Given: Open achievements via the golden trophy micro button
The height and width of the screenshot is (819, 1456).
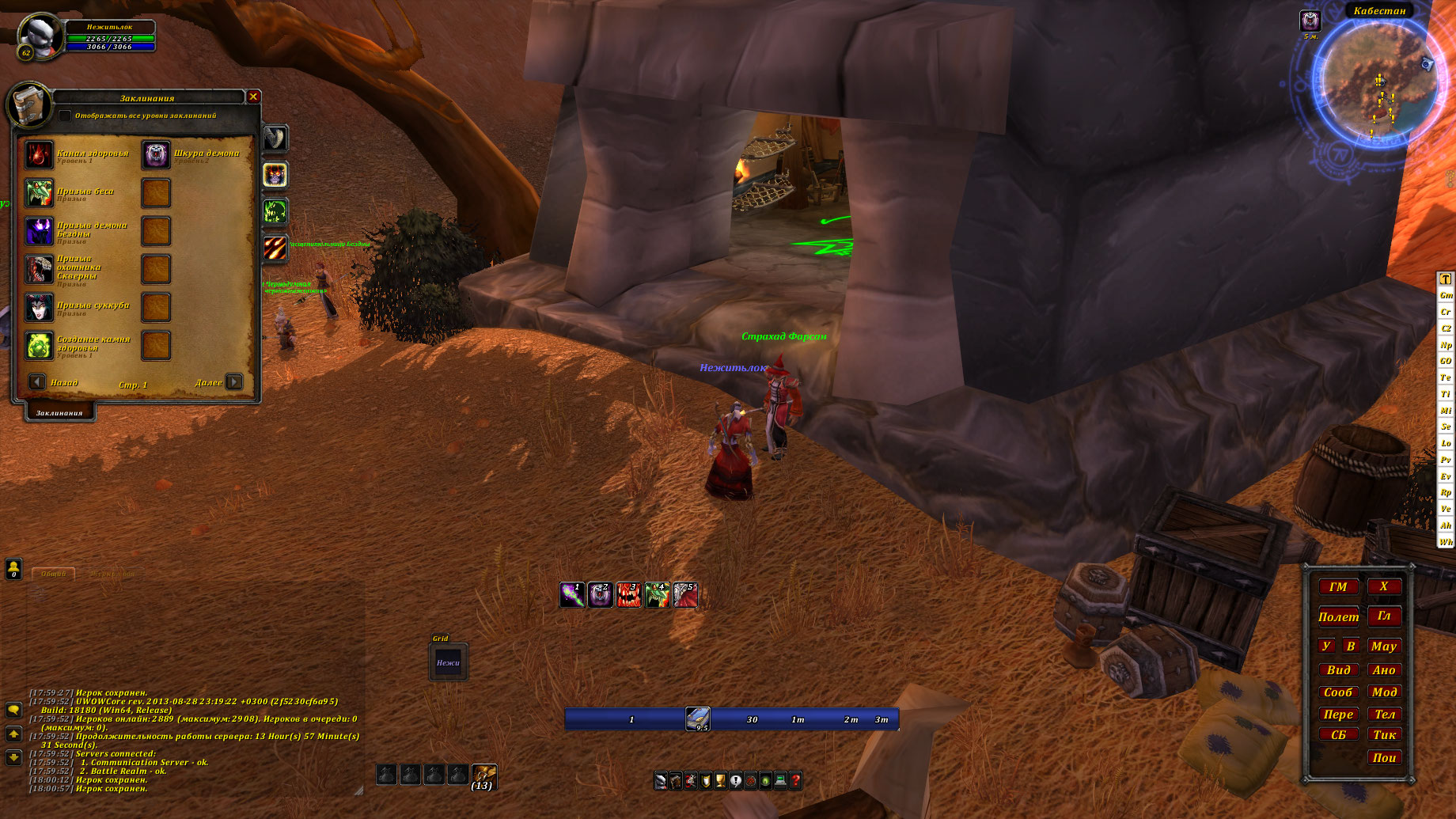Looking at the screenshot, I should click(720, 781).
